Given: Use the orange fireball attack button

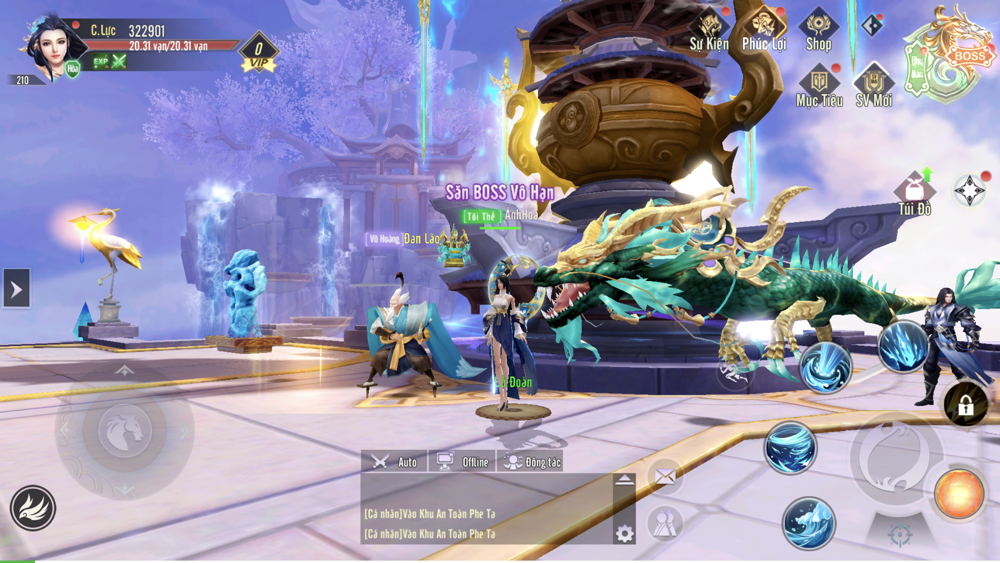Looking at the screenshot, I should pyautogui.click(x=959, y=494).
